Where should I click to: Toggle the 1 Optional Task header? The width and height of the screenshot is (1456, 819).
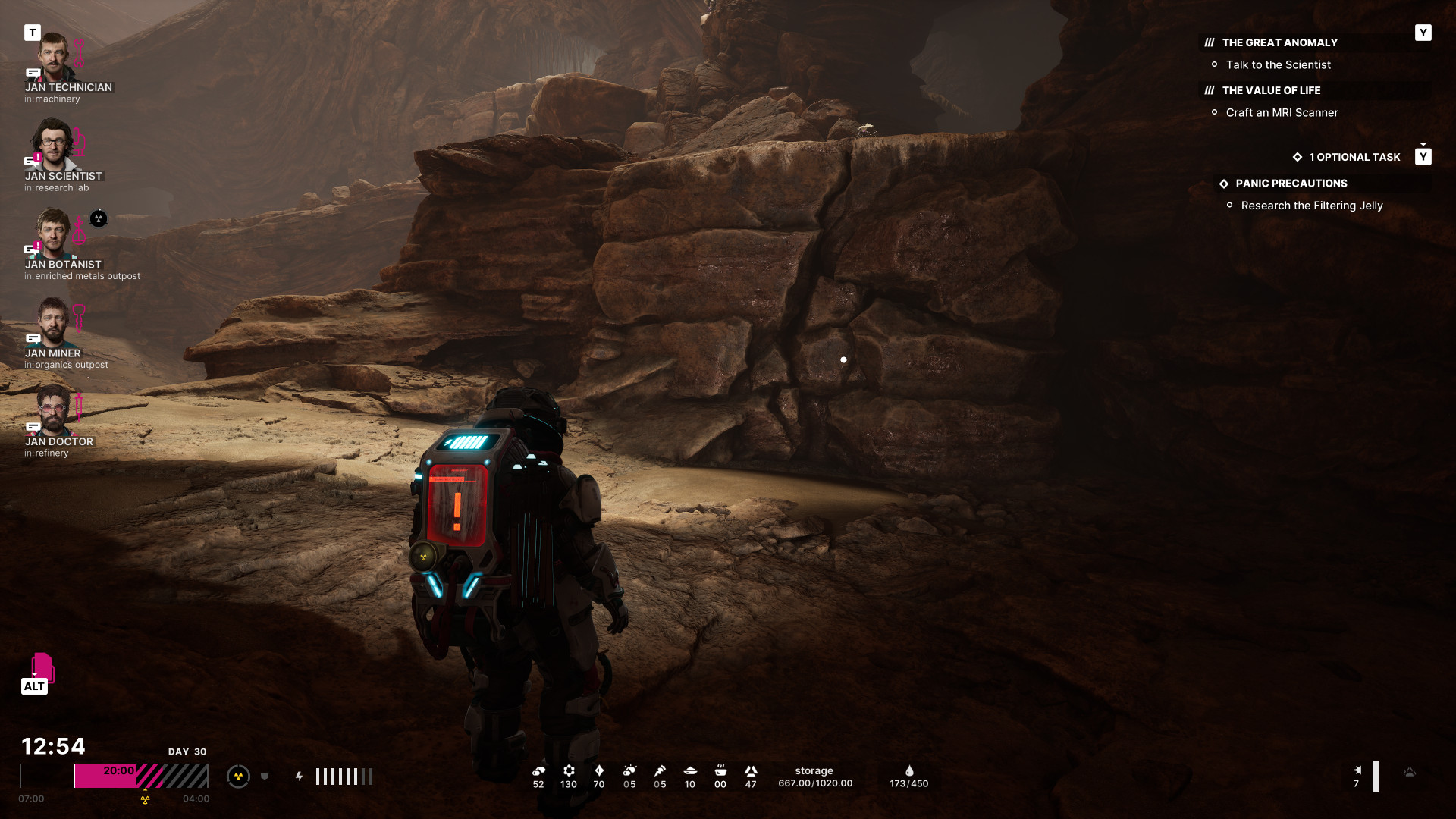coord(1354,157)
